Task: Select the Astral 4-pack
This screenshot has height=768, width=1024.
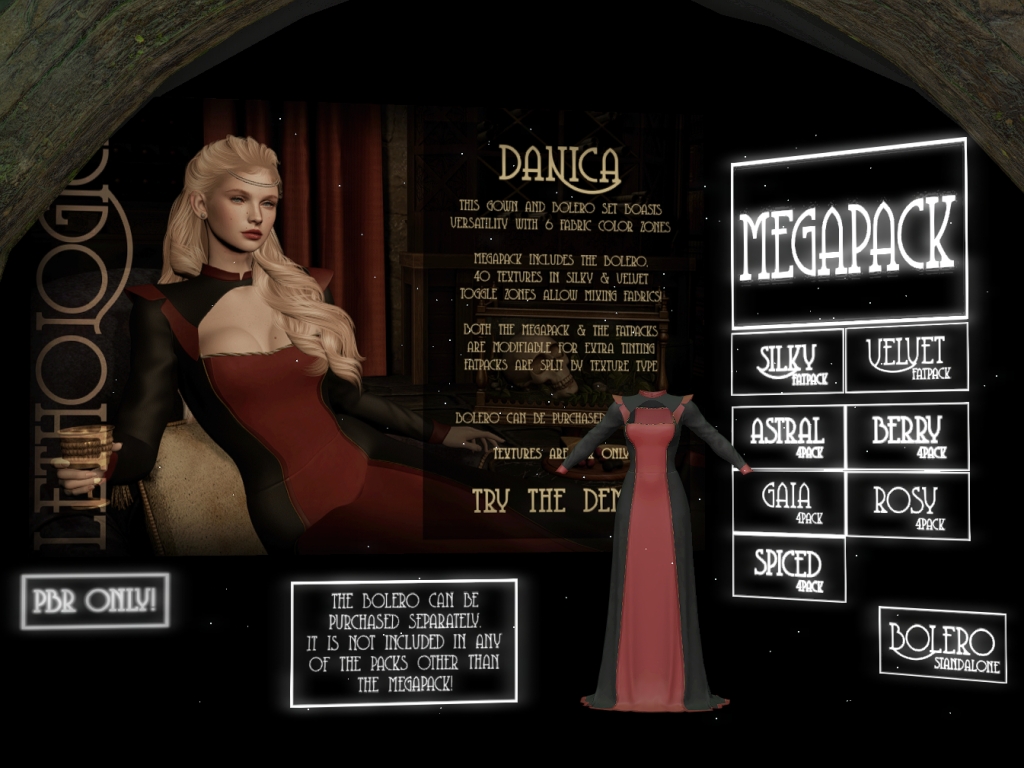Action: click(788, 437)
